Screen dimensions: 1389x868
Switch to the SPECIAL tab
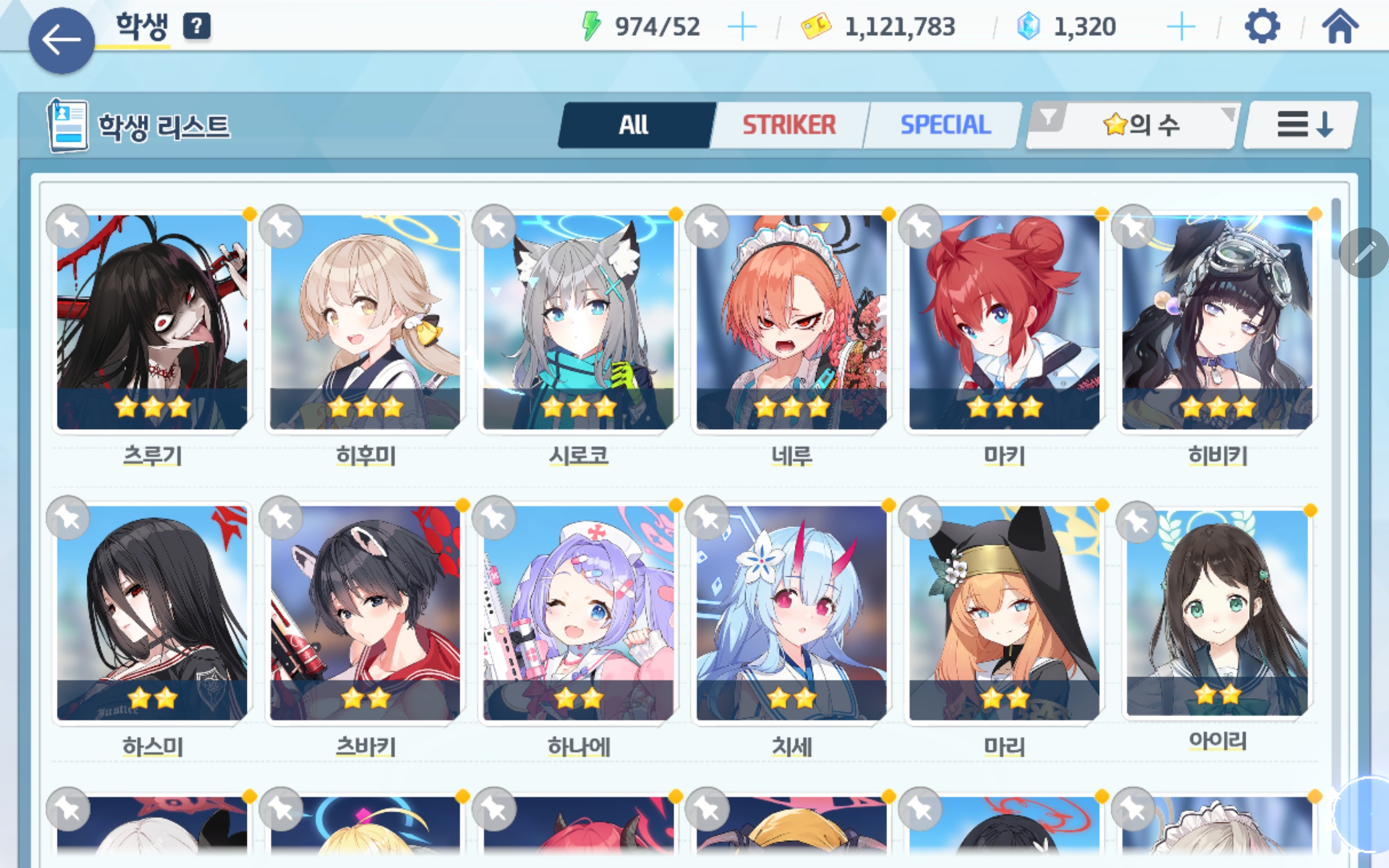945,125
